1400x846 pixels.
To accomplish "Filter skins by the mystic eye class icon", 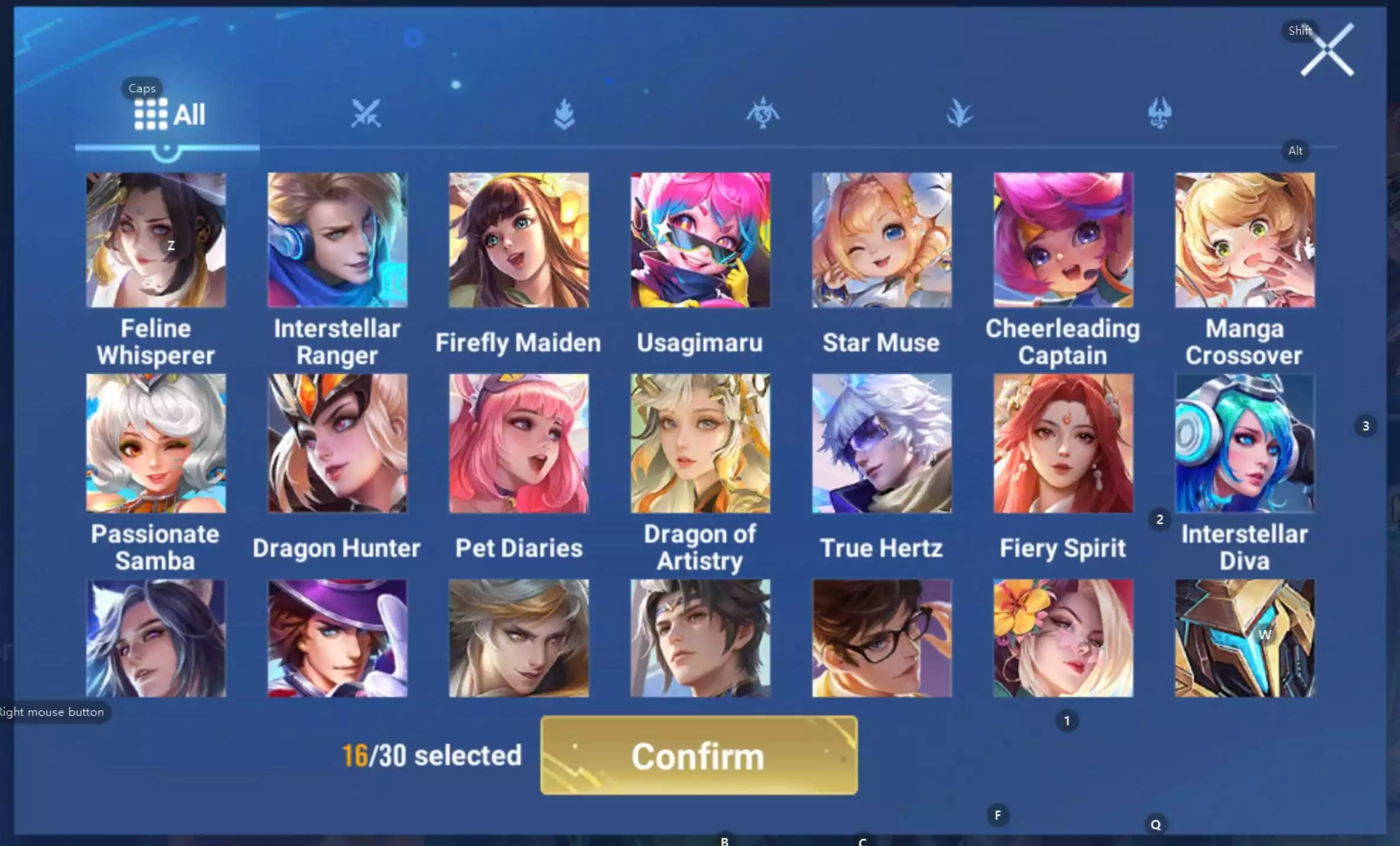I will (x=763, y=112).
